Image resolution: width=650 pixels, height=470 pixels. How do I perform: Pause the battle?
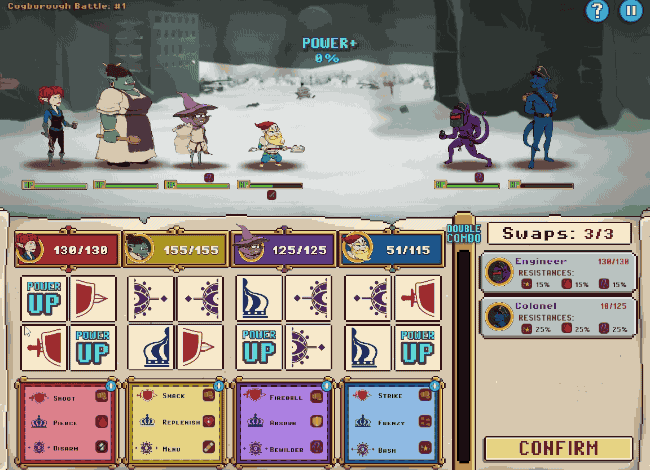630,11
